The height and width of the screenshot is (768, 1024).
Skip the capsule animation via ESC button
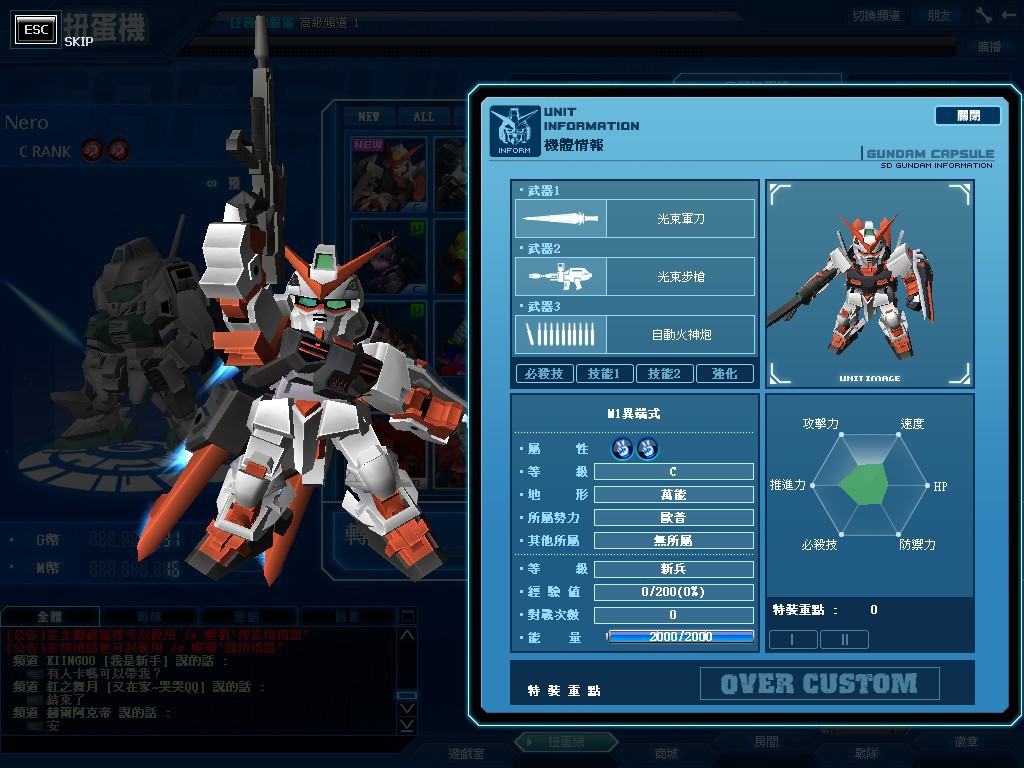point(37,29)
